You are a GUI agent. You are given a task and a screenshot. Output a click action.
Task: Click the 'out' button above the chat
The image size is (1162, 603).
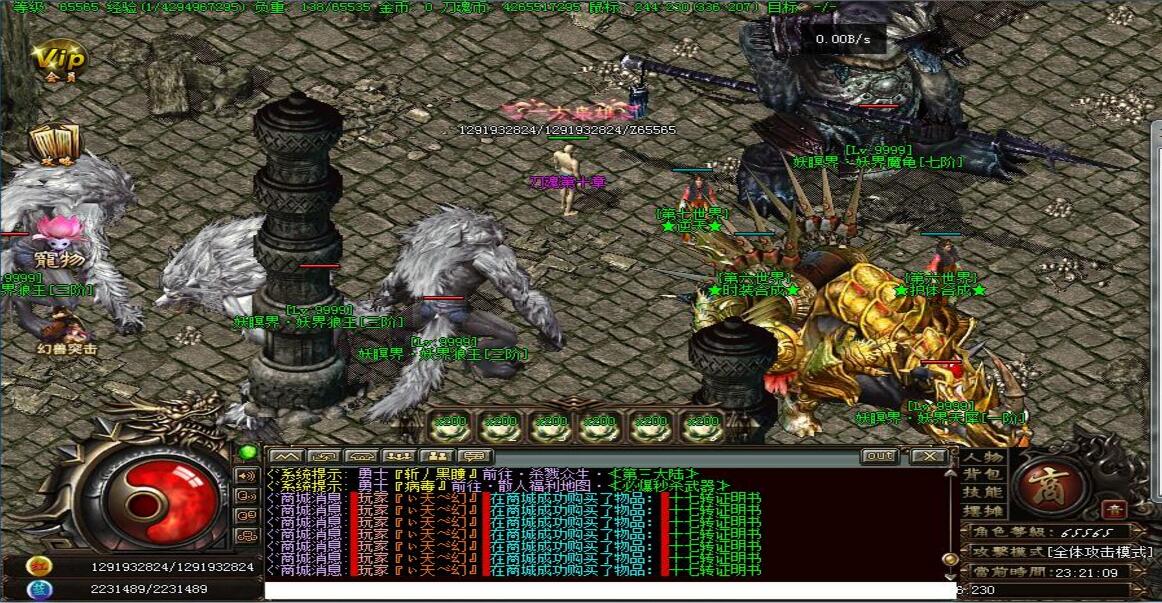tap(879, 456)
